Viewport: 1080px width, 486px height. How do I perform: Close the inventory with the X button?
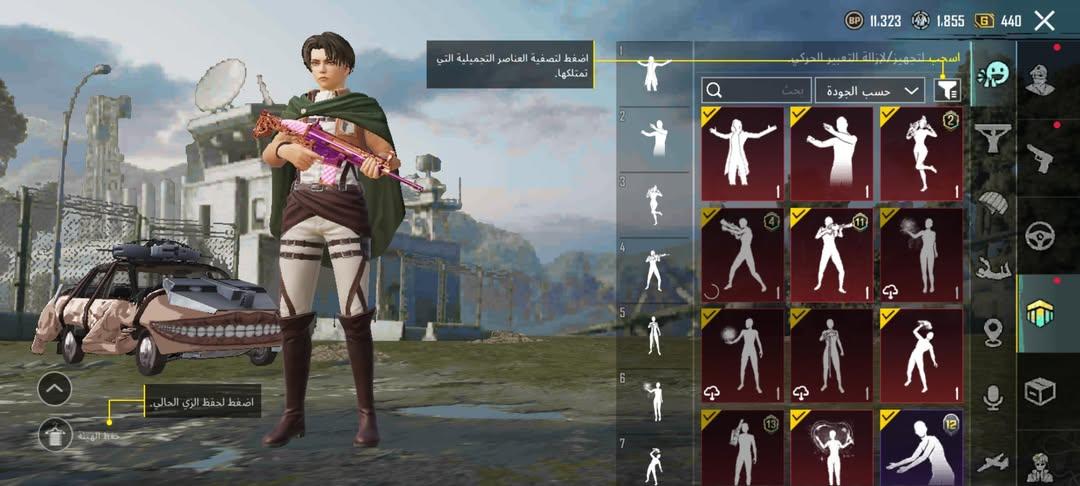[1044, 20]
